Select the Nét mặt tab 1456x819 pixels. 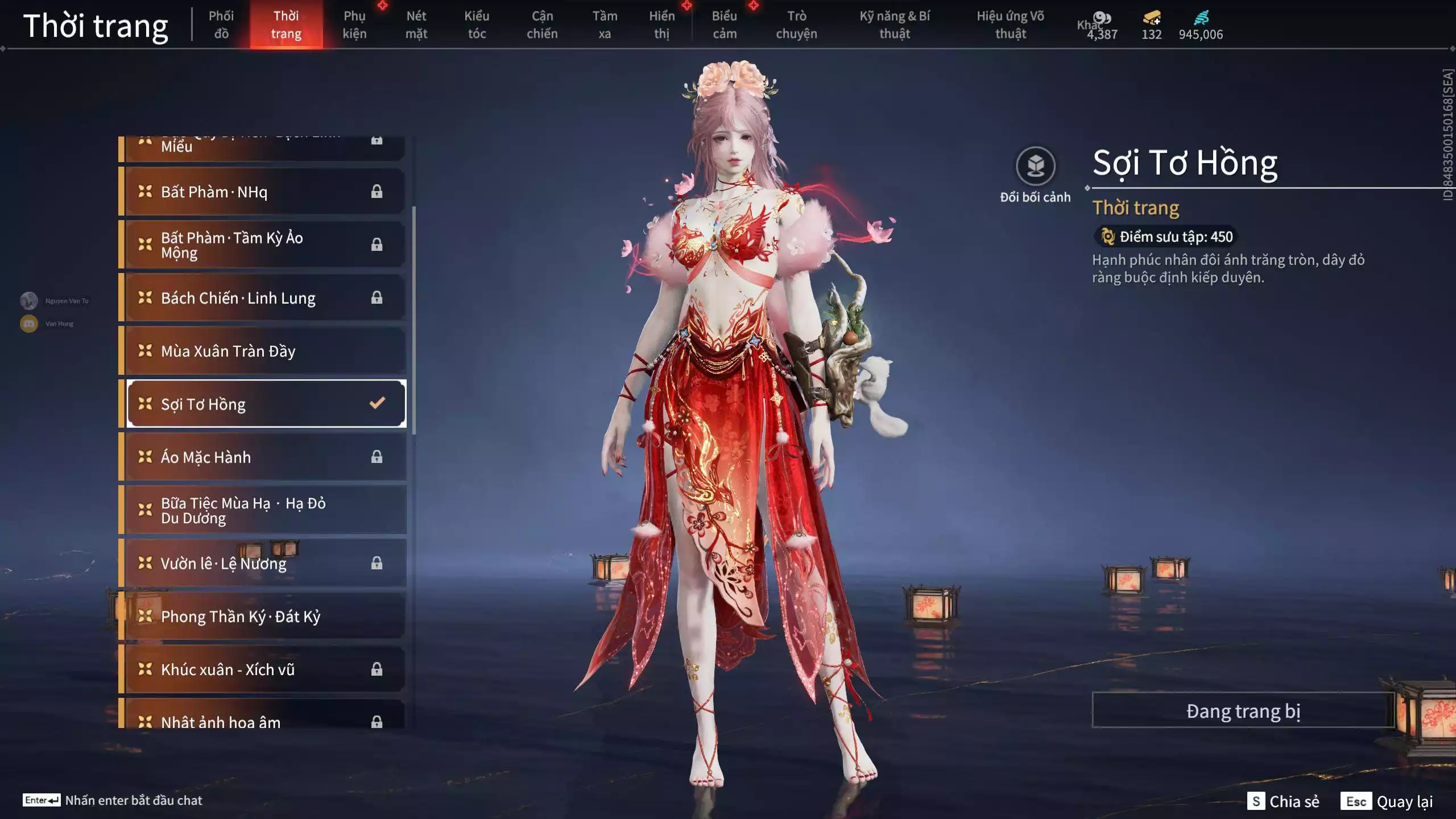416,24
